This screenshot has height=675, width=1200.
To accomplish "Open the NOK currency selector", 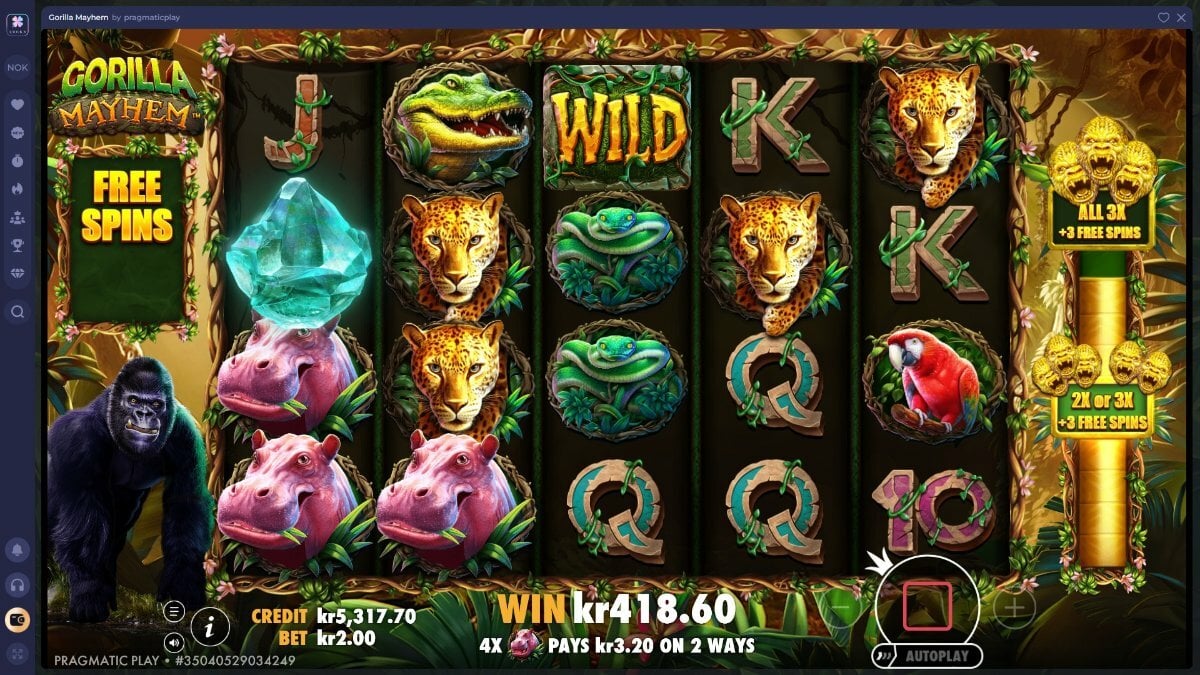I will (17, 68).
